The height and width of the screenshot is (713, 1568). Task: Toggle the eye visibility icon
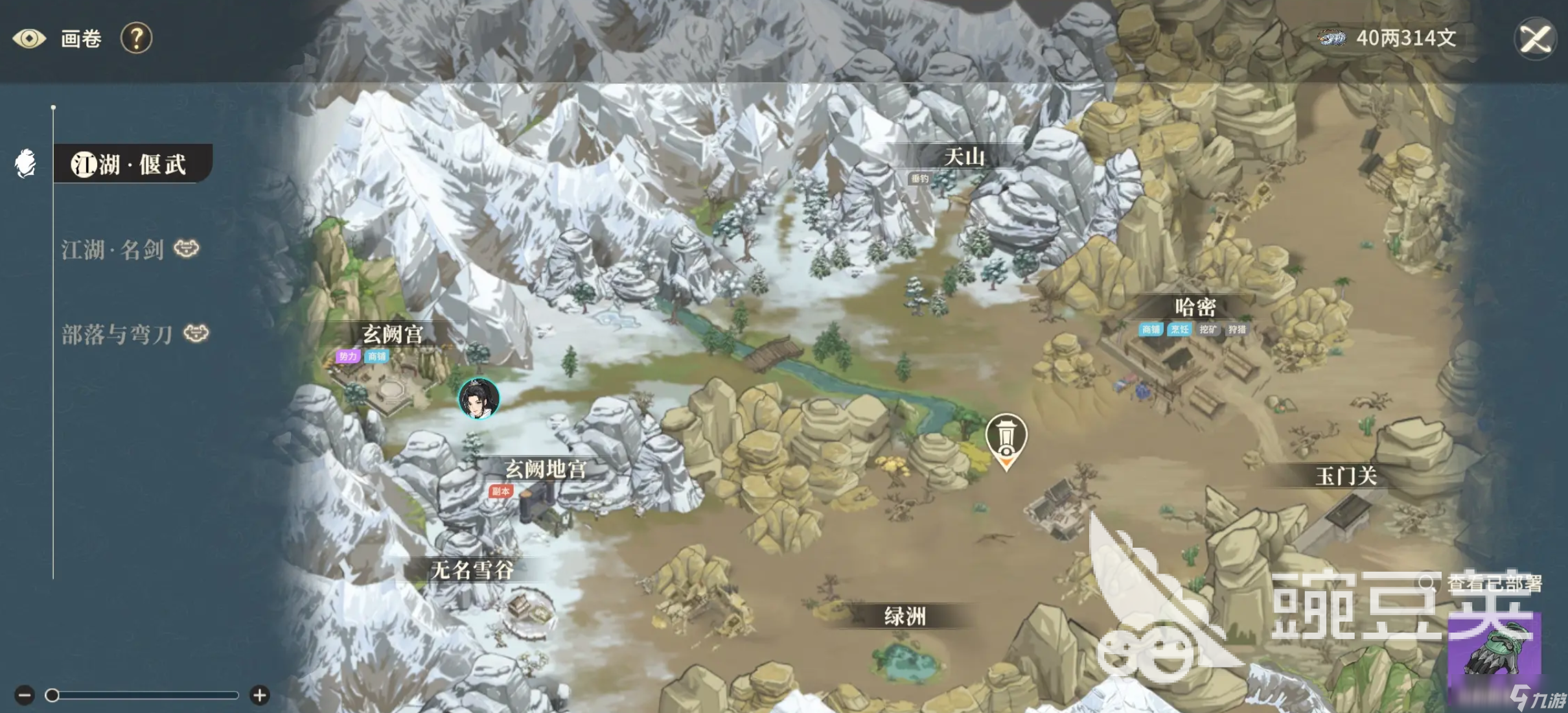[x=29, y=39]
